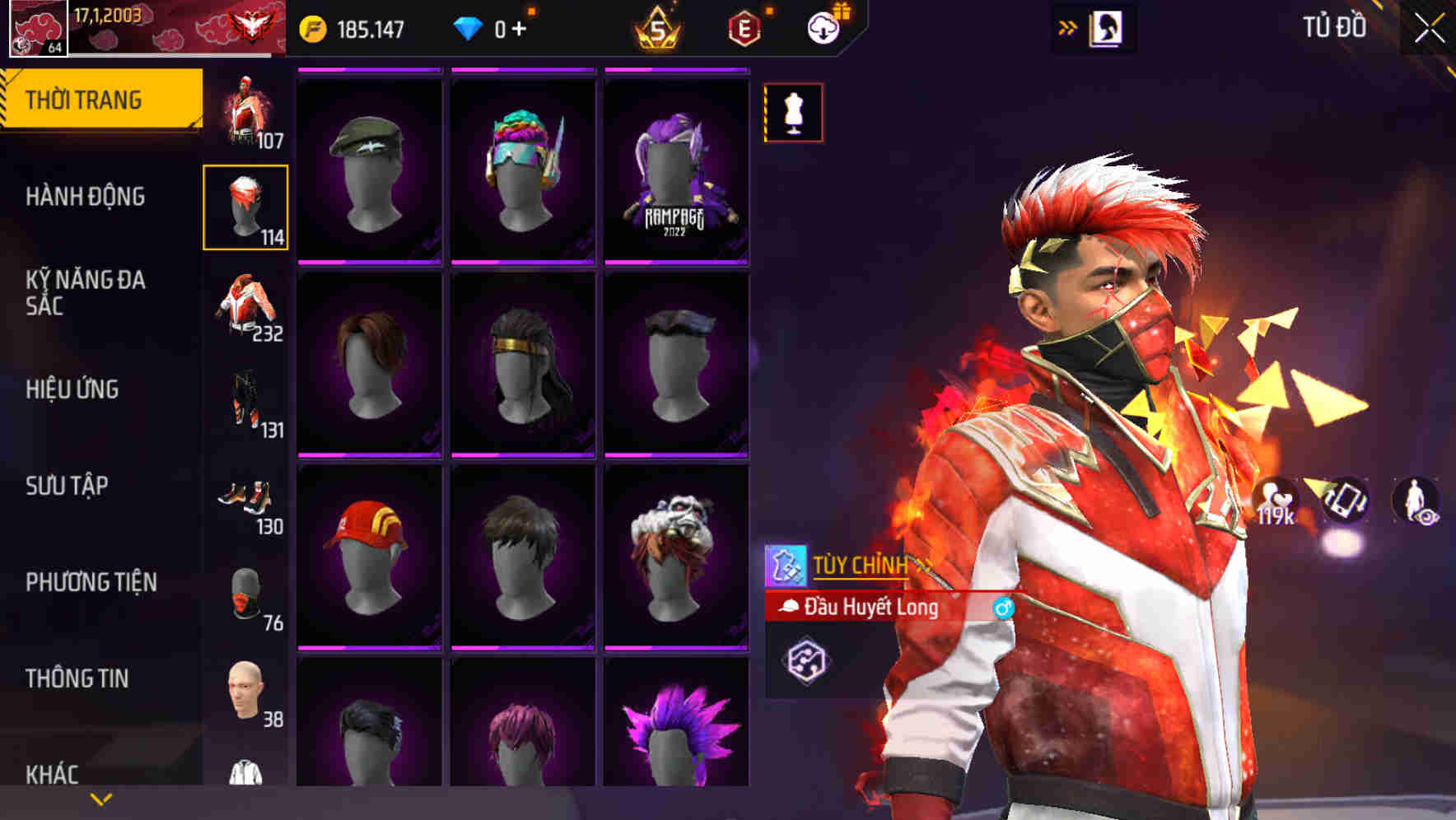Click the TÙY CHỈNH button

(856, 565)
